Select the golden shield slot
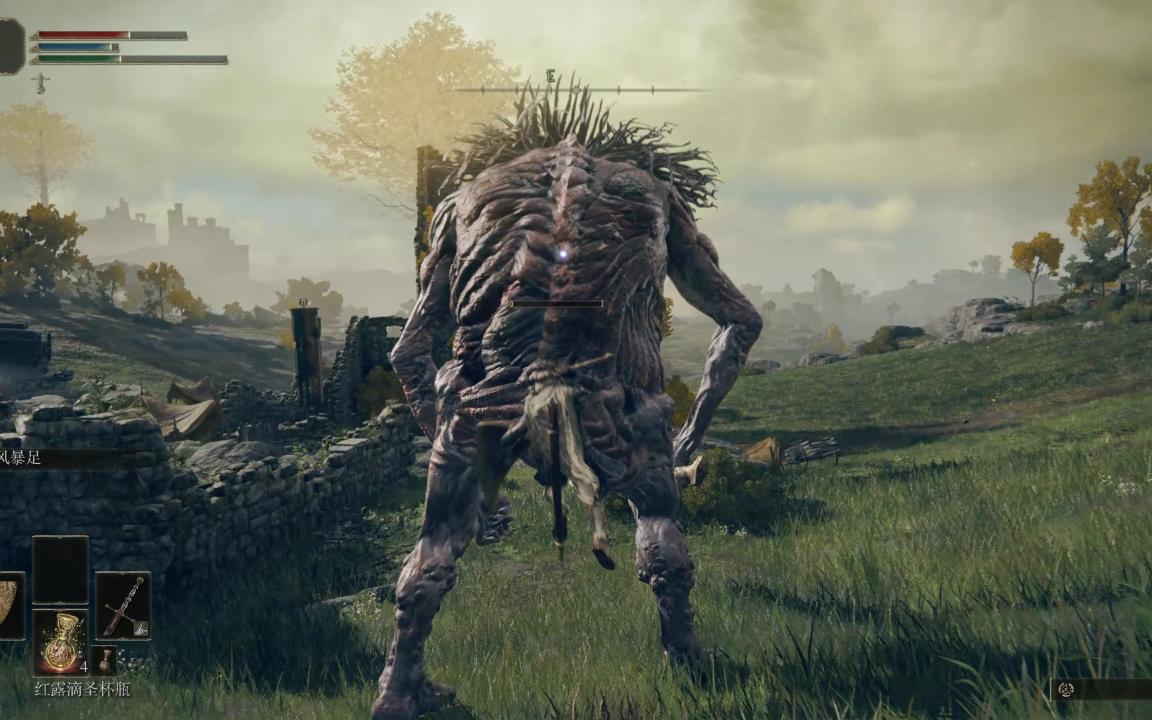The height and width of the screenshot is (720, 1152). (10, 605)
